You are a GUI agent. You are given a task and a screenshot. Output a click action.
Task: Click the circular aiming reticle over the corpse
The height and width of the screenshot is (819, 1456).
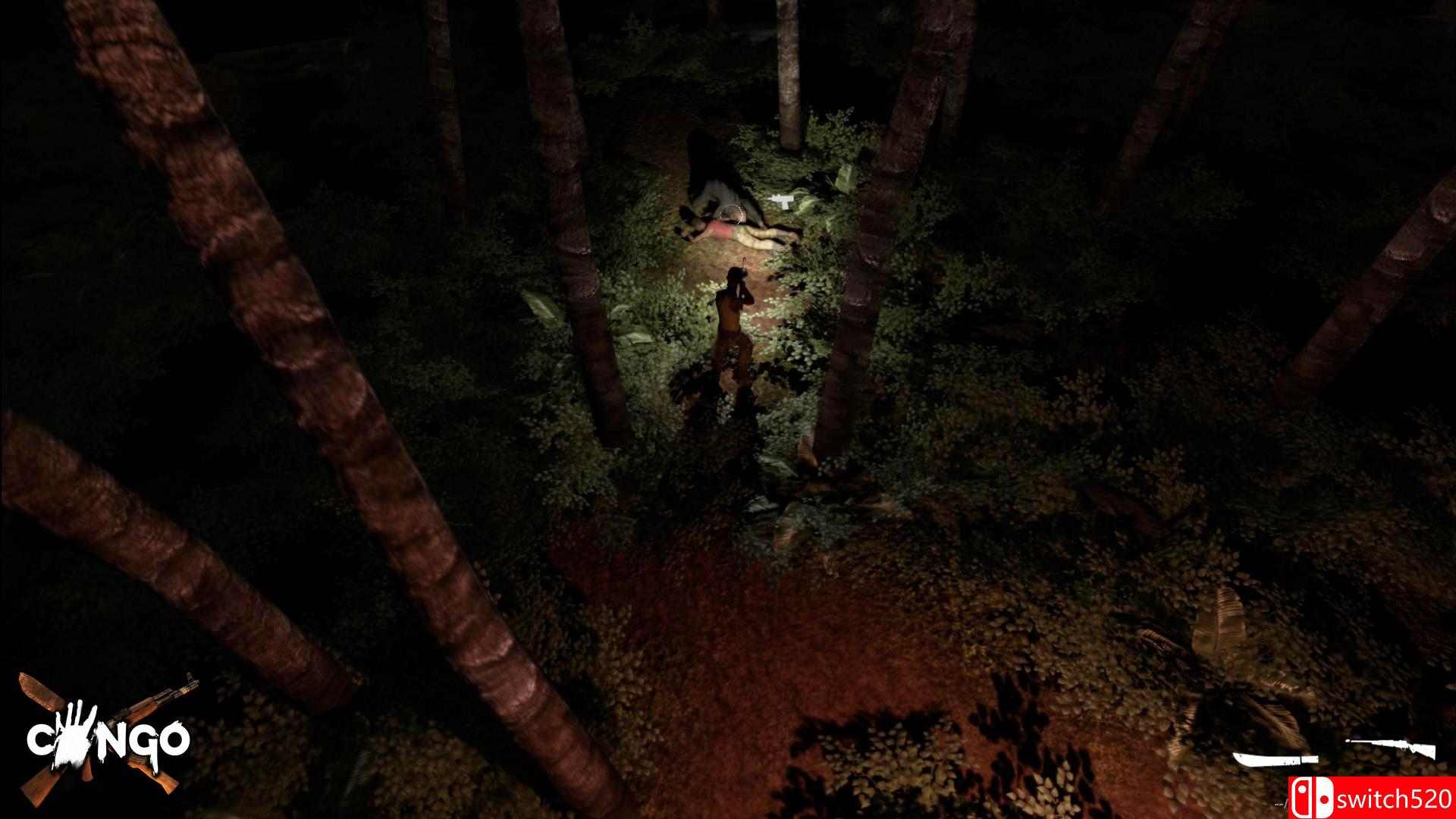click(x=730, y=214)
